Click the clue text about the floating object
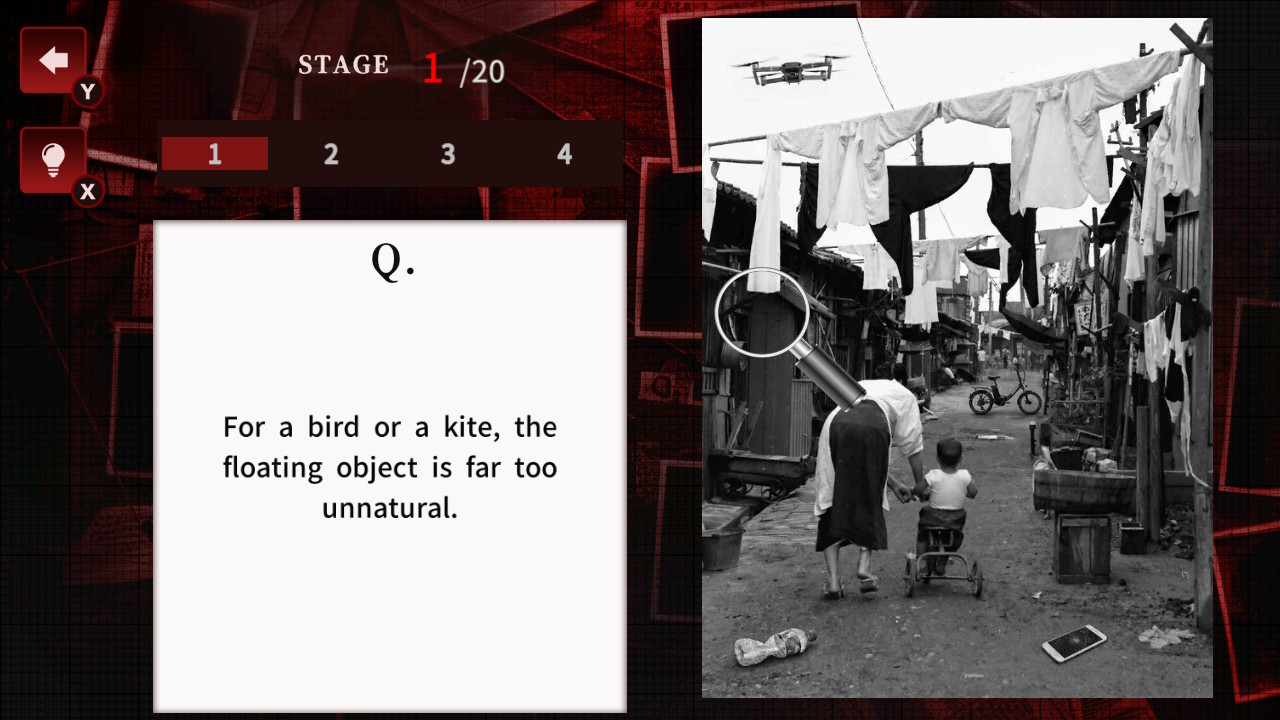 [x=390, y=467]
